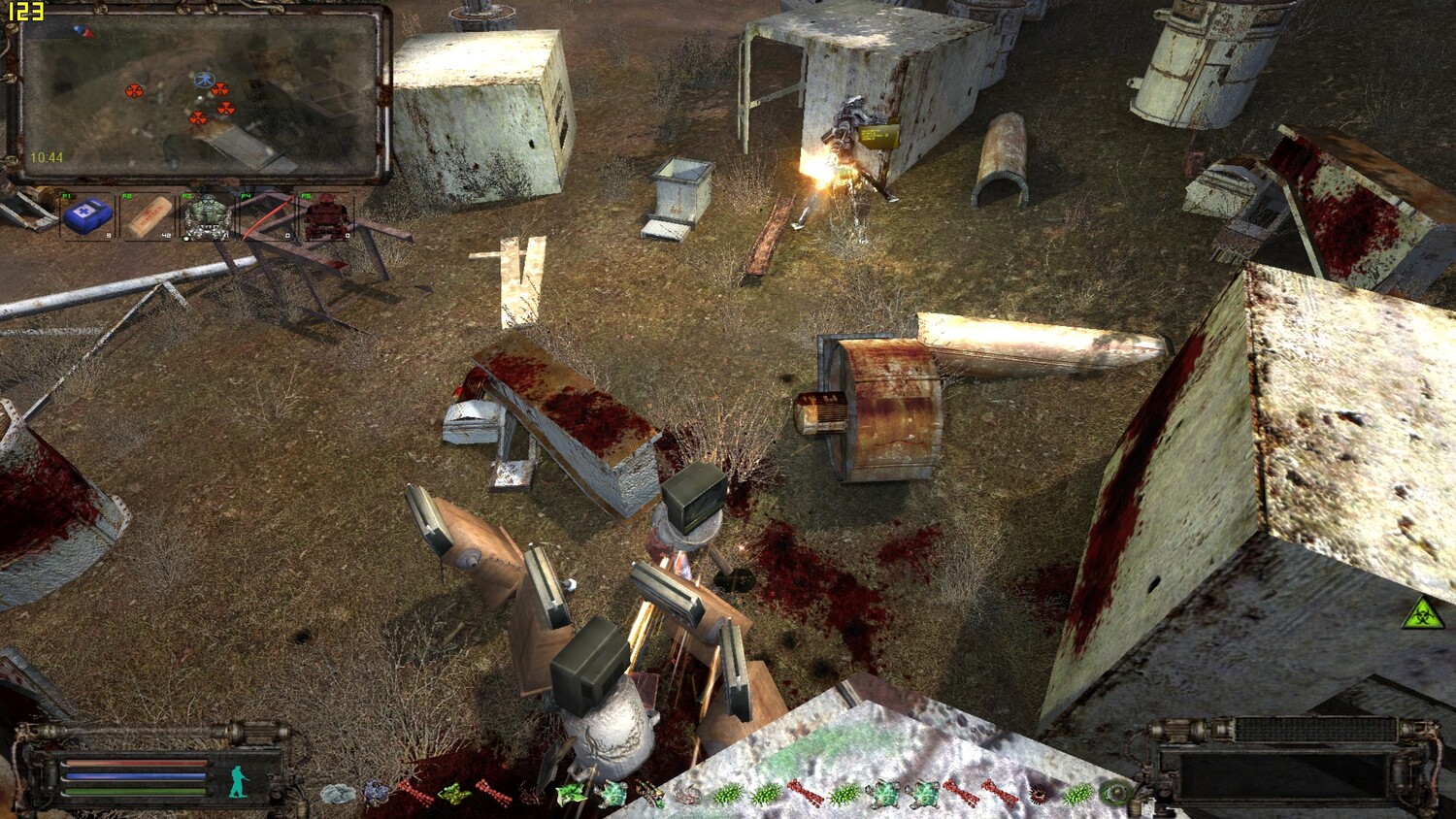Select the green ring artifact on the belt
Screen dimensions: 1456x819
pos(1116,793)
